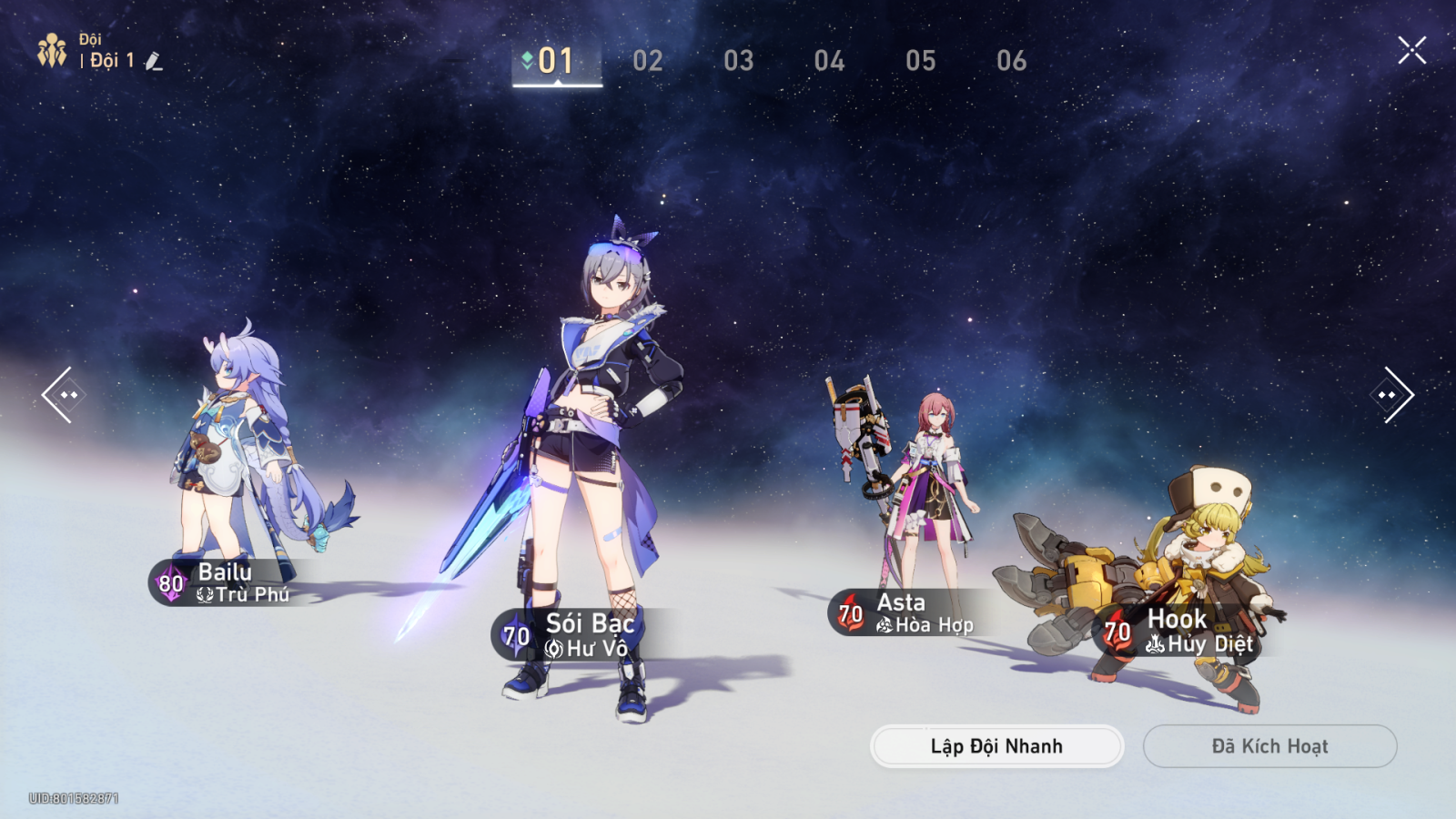Click the Hư Vô path icon under Sói Bạc
This screenshot has width=1456, height=819.
pos(556,648)
